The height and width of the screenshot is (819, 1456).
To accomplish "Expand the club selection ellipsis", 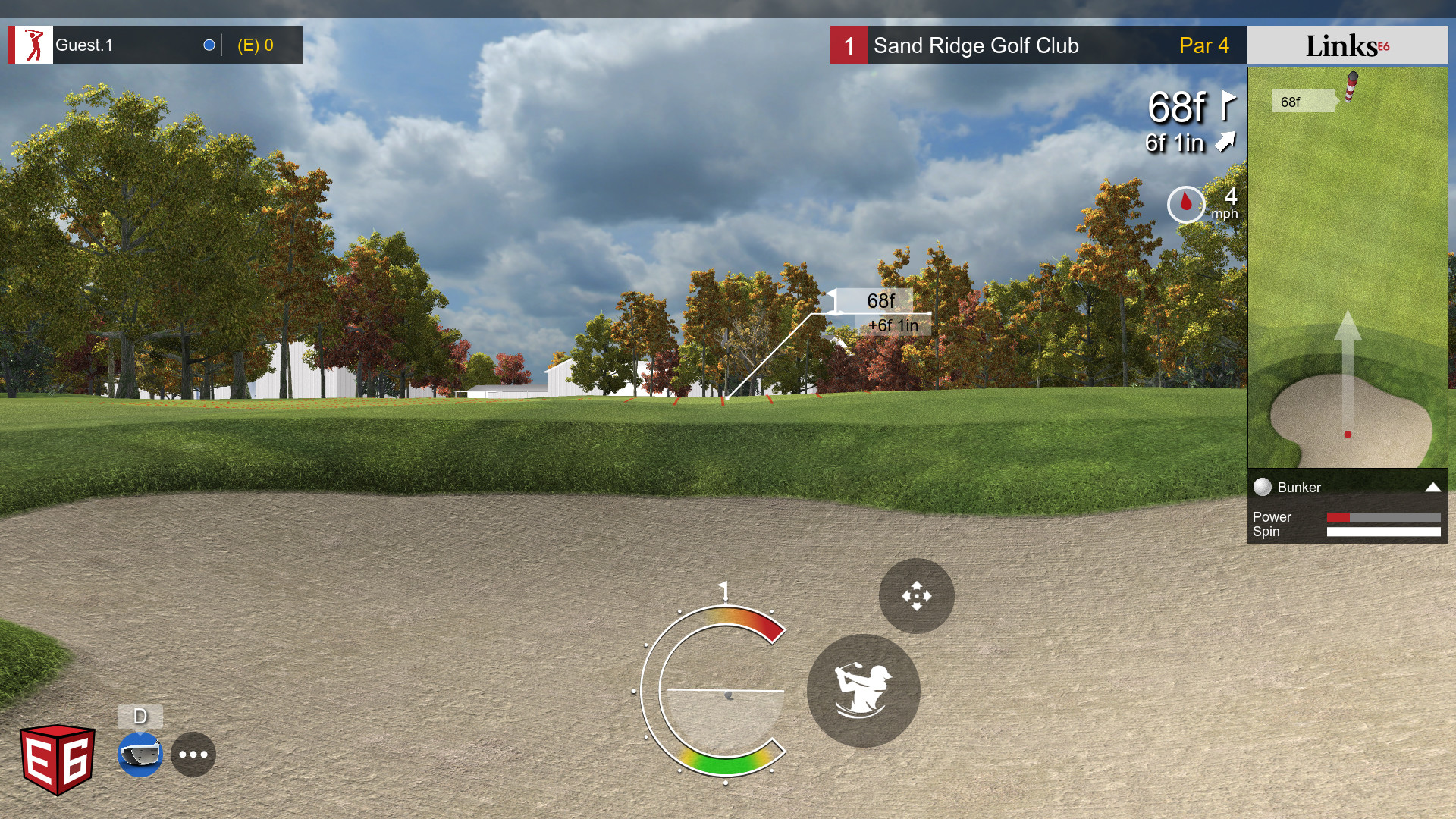I will click(x=193, y=754).
